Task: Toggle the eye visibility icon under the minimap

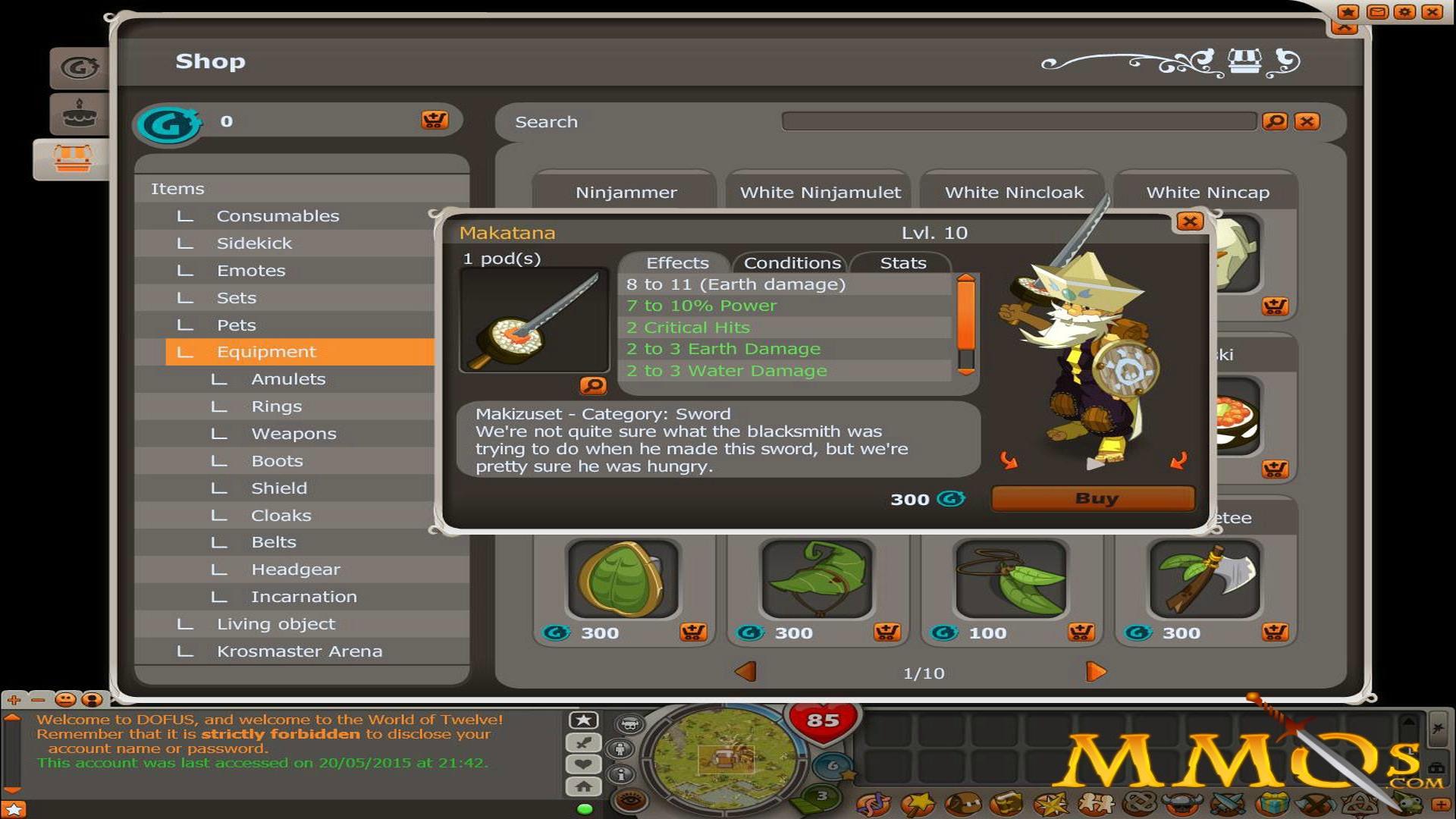Action: (x=630, y=799)
